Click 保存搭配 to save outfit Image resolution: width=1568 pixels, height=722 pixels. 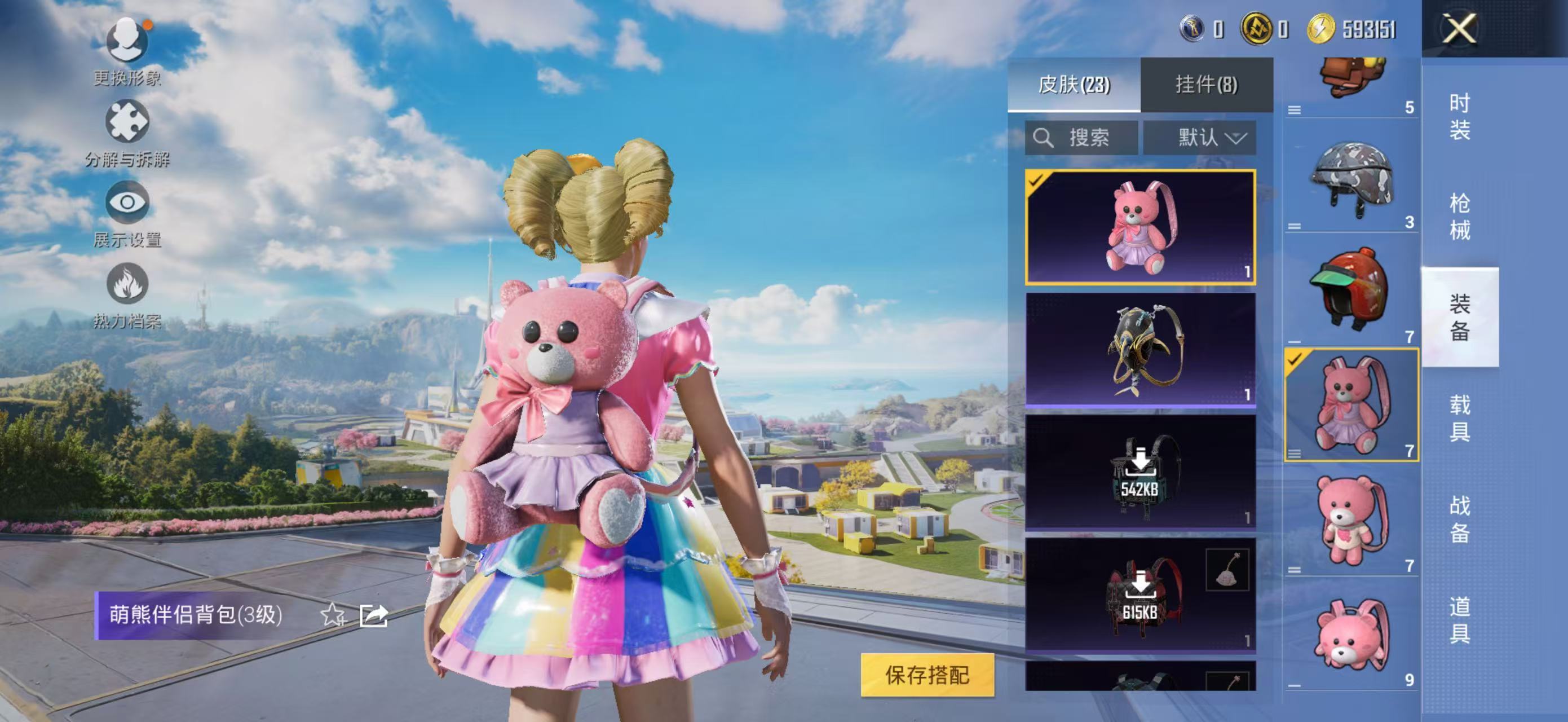[926, 675]
